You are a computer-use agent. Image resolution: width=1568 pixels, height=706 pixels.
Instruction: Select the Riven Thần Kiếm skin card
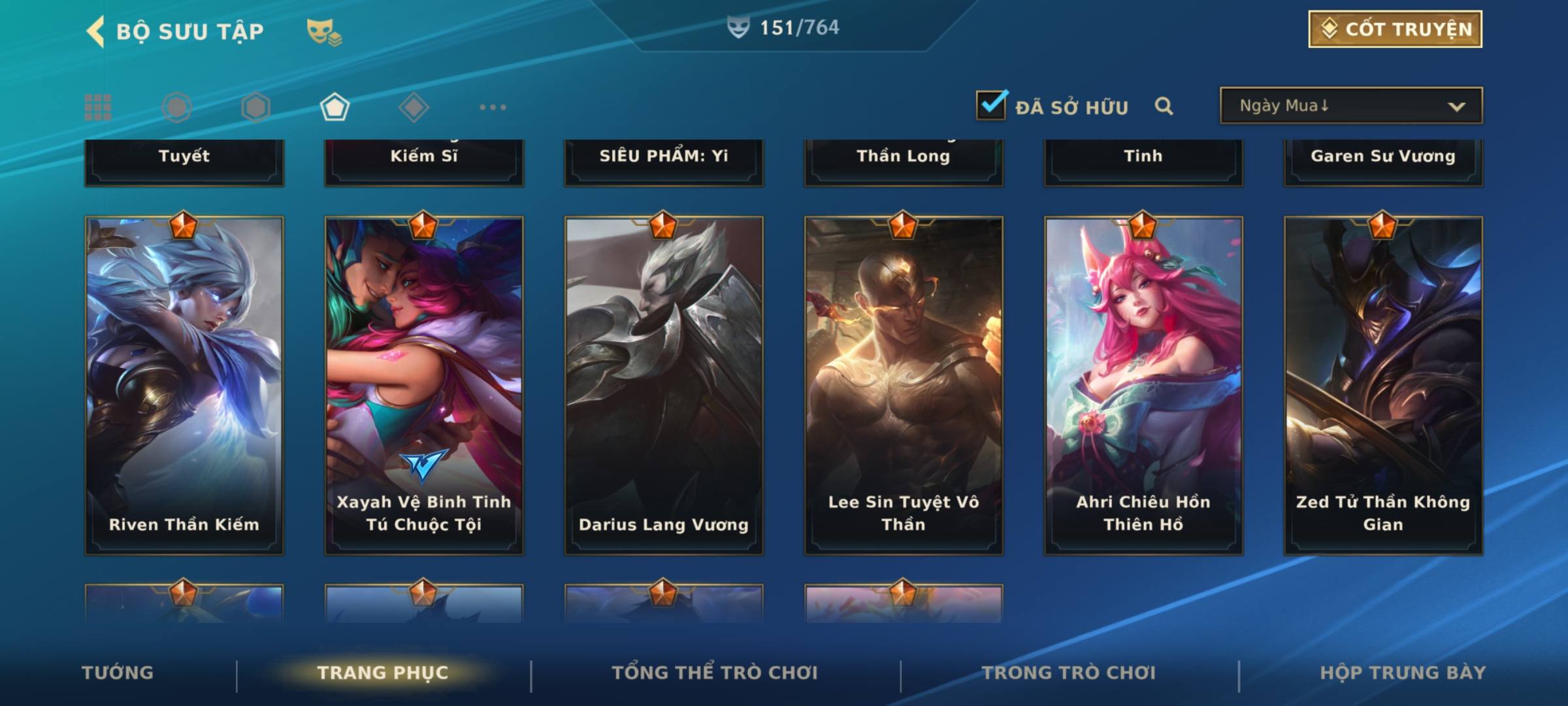(184, 386)
